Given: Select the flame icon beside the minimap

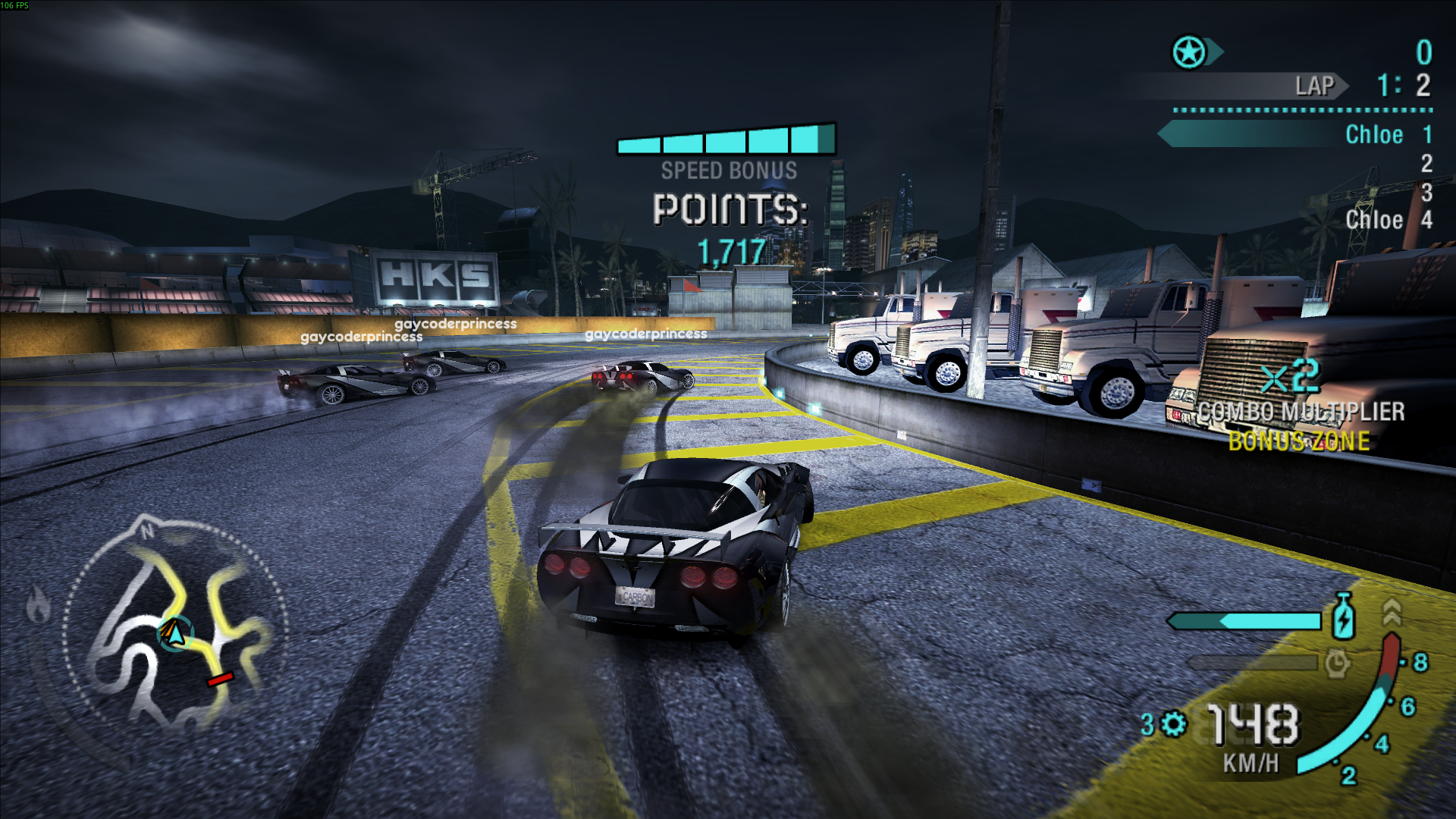Looking at the screenshot, I should tap(38, 606).
